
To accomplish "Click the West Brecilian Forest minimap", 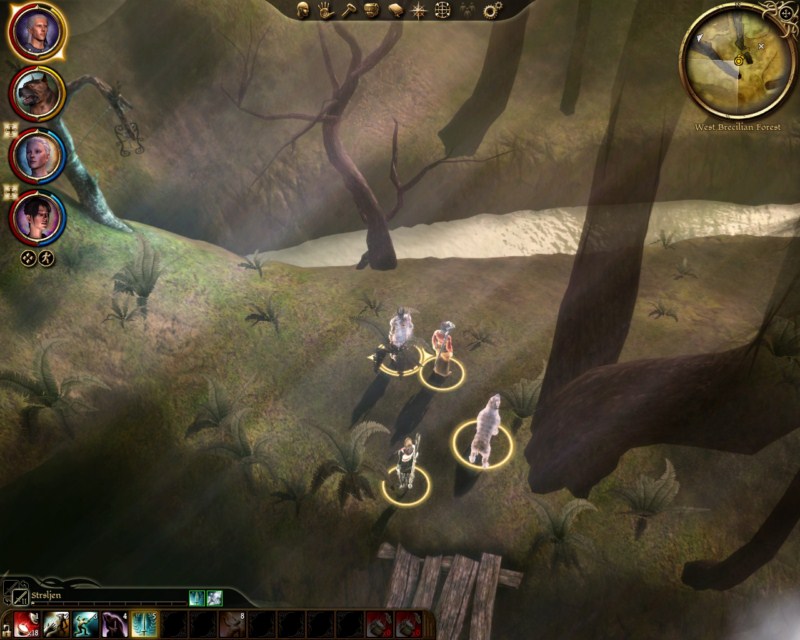I will [738, 60].
